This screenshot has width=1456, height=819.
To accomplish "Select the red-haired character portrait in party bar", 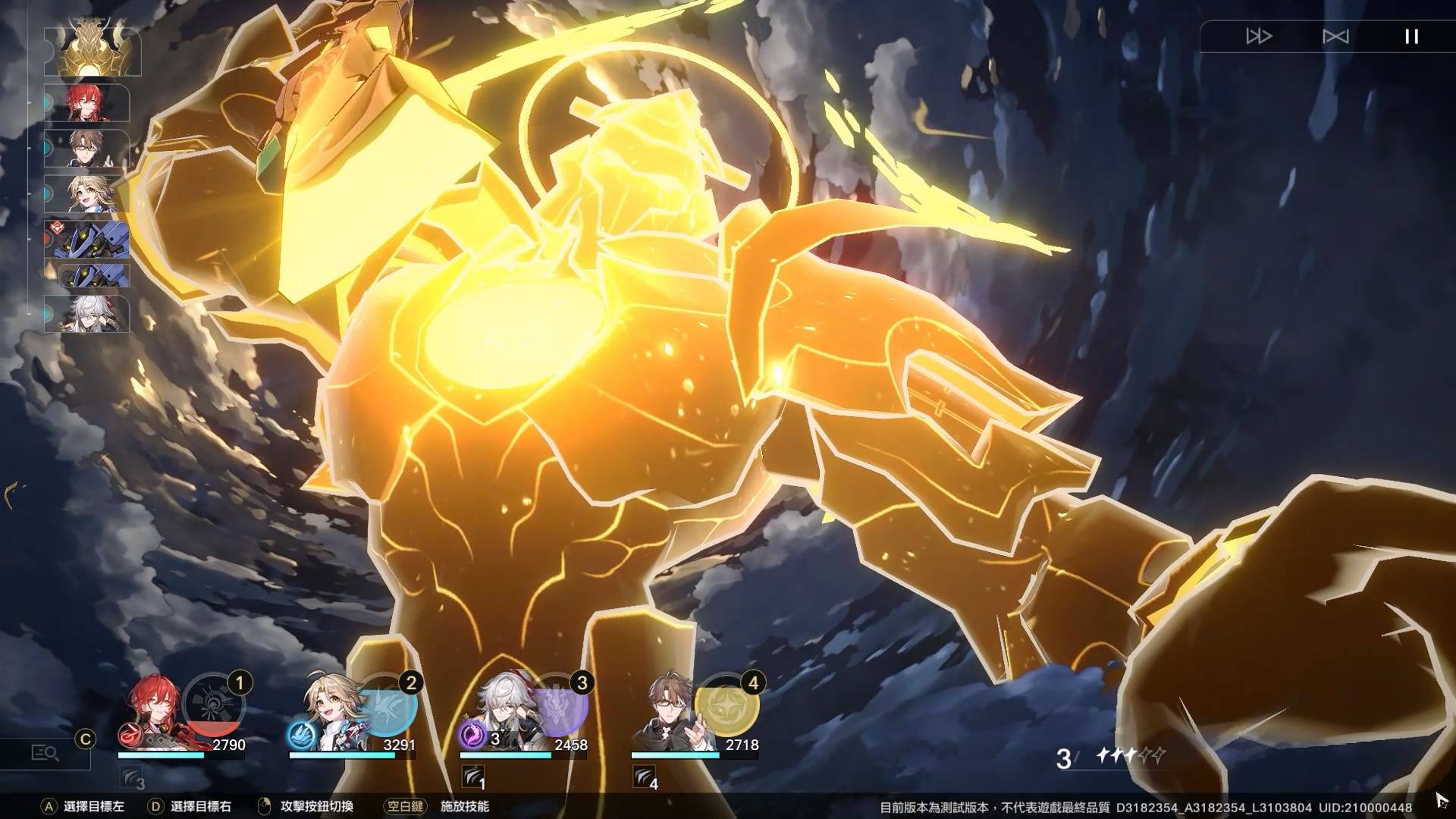I will [x=154, y=711].
